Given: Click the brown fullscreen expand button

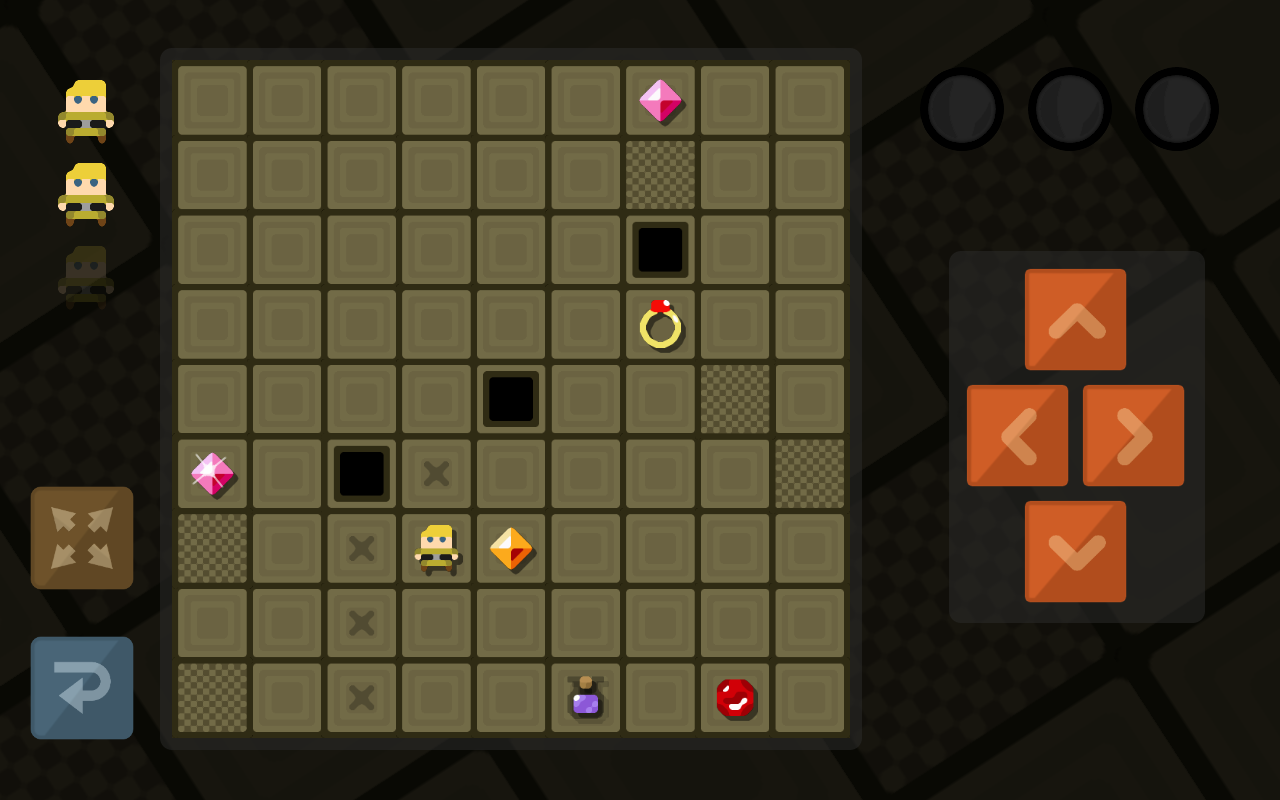Looking at the screenshot, I should pyautogui.click(x=81, y=537).
